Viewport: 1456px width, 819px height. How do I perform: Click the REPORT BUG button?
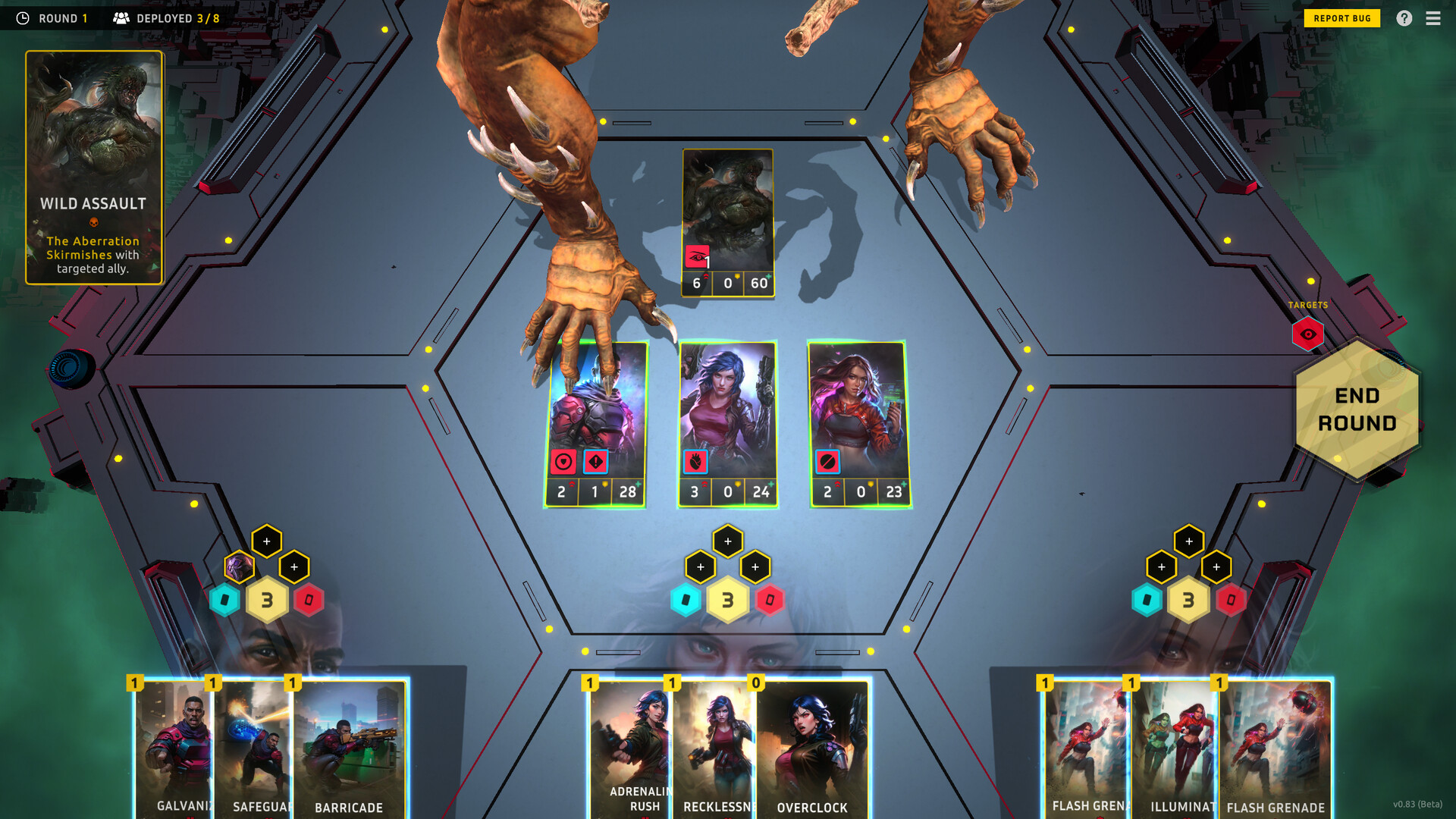click(1341, 17)
